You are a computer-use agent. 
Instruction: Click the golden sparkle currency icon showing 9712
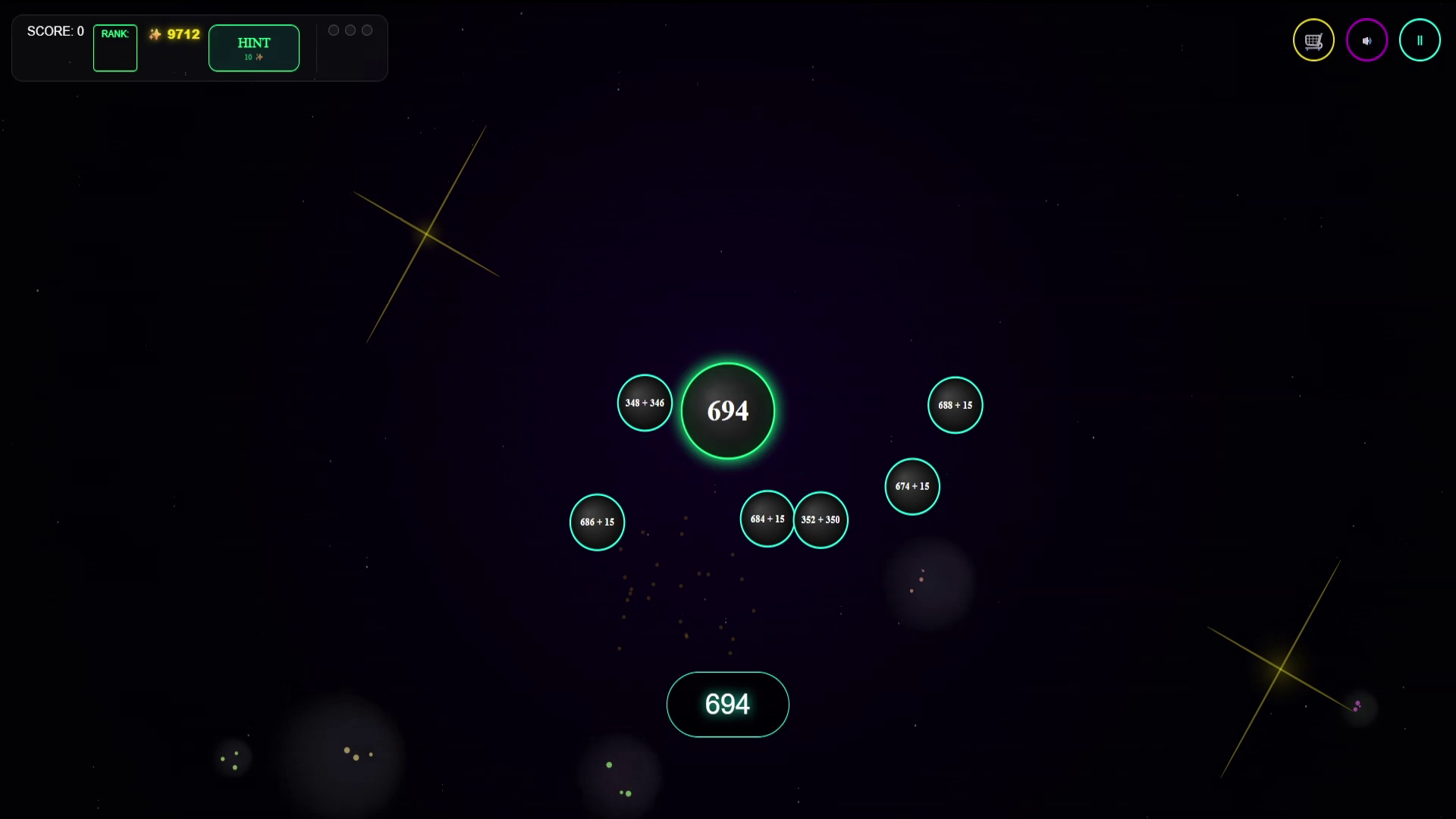pos(155,33)
